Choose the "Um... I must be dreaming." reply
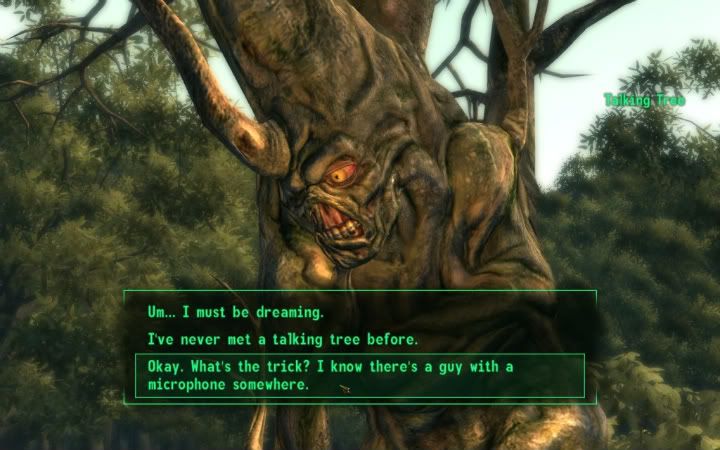The height and width of the screenshot is (450, 720). pyautogui.click(x=236, y=313)
